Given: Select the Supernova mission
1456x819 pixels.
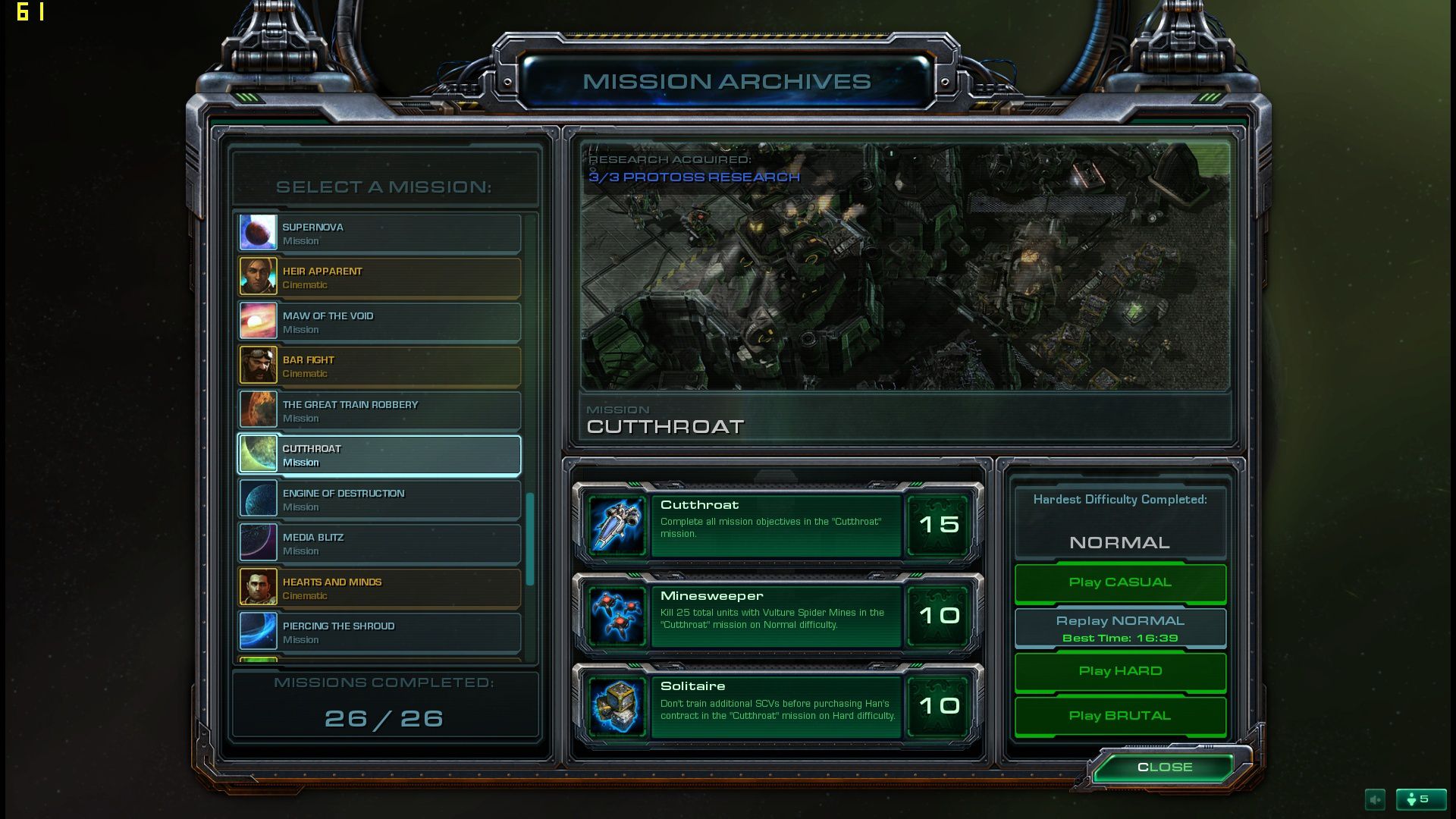Looking at the screenshot, I should pos(379,234).
